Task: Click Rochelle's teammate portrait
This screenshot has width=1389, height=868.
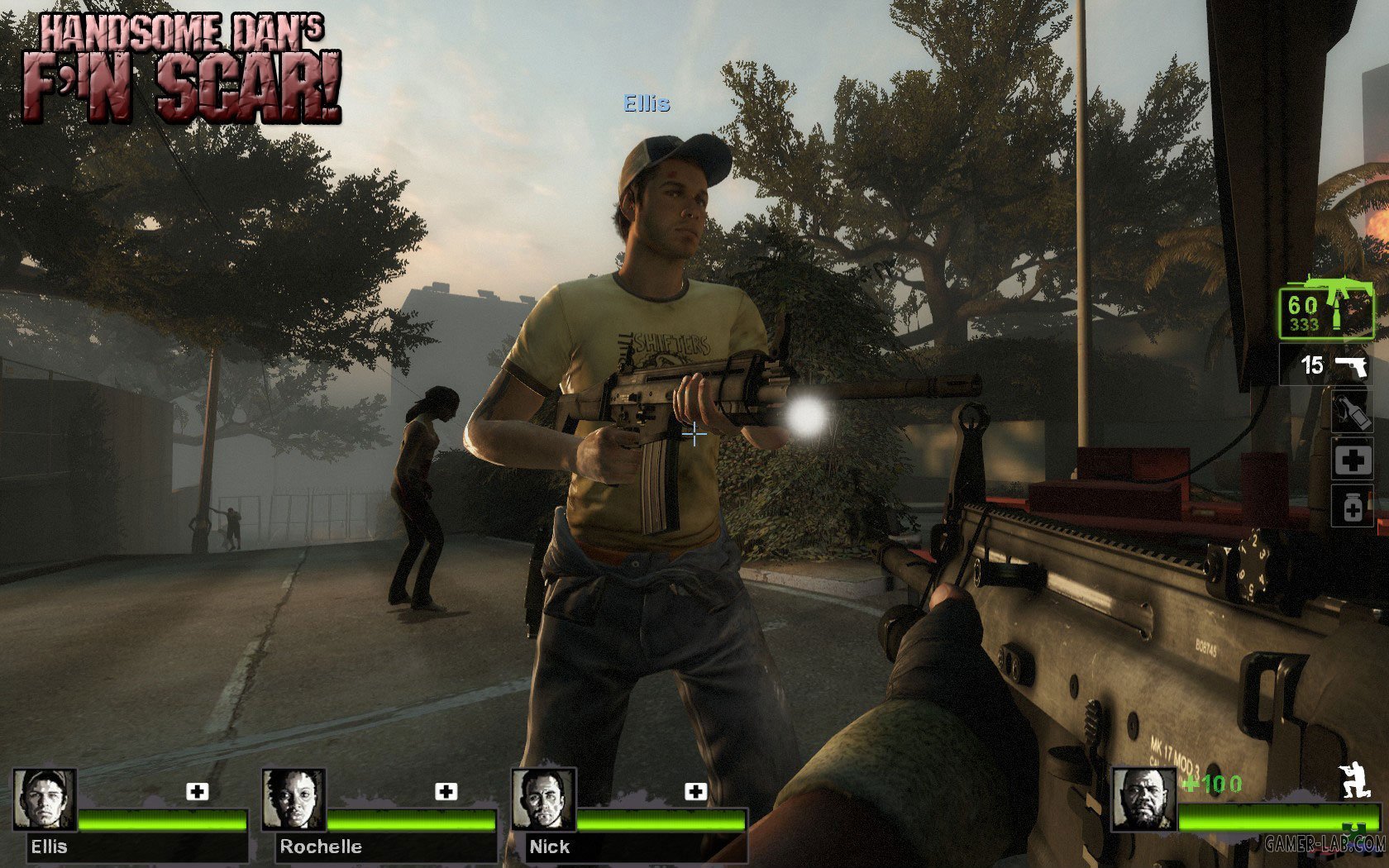Action: [x=294, y=799]
